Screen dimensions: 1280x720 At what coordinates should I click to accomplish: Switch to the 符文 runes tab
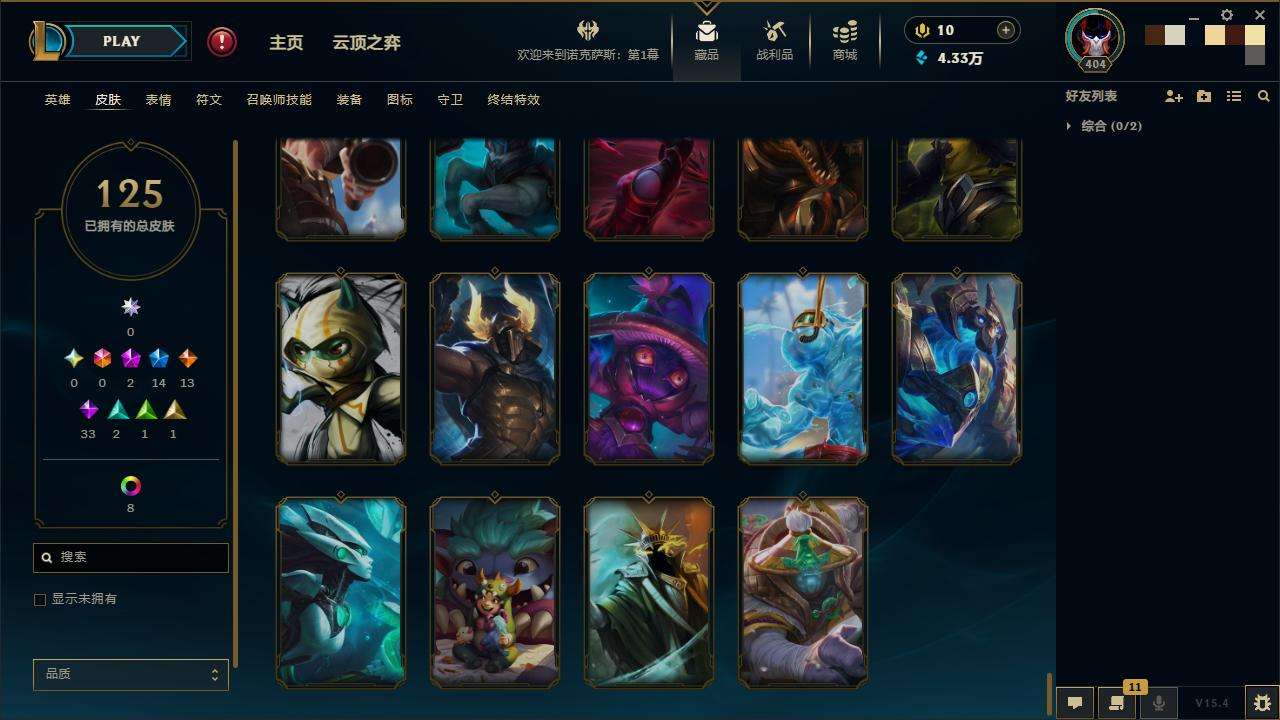209,100
